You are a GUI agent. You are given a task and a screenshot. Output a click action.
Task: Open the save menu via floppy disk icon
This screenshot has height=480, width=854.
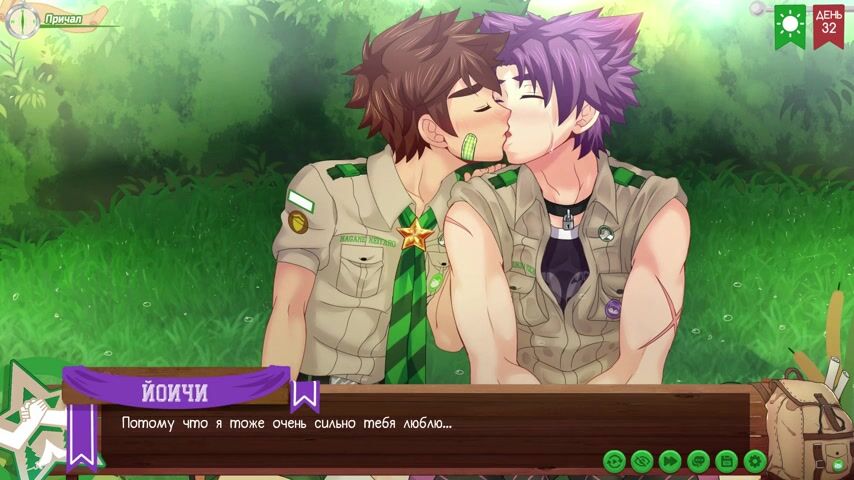[727, 461]
